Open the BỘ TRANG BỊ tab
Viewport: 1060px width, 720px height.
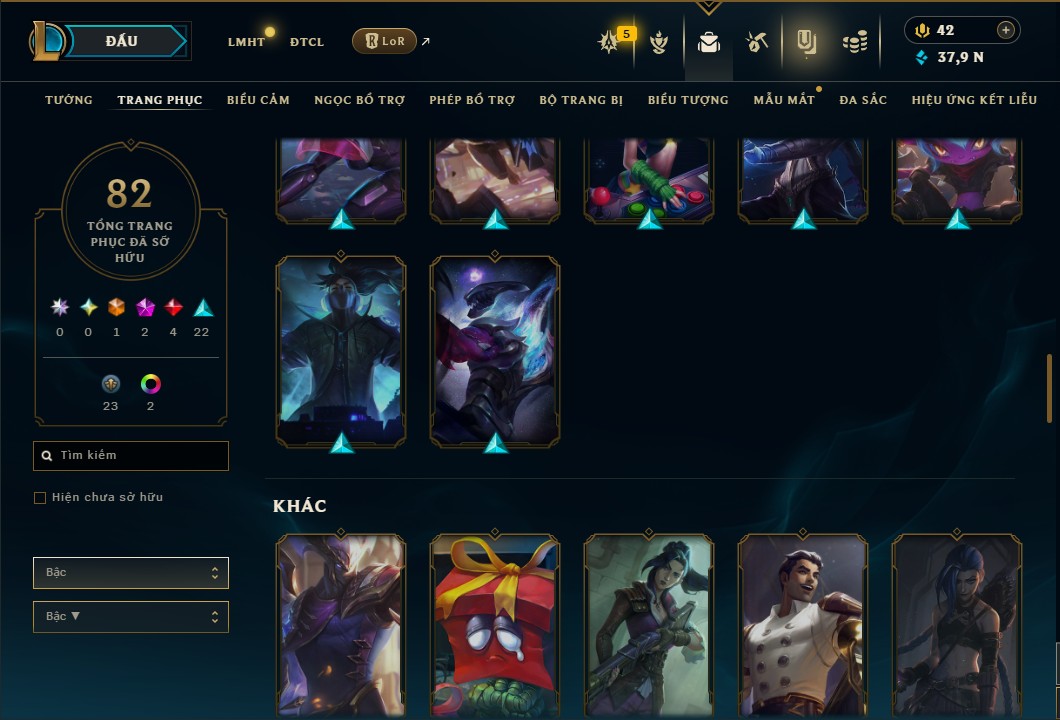[x=581, y=100]
